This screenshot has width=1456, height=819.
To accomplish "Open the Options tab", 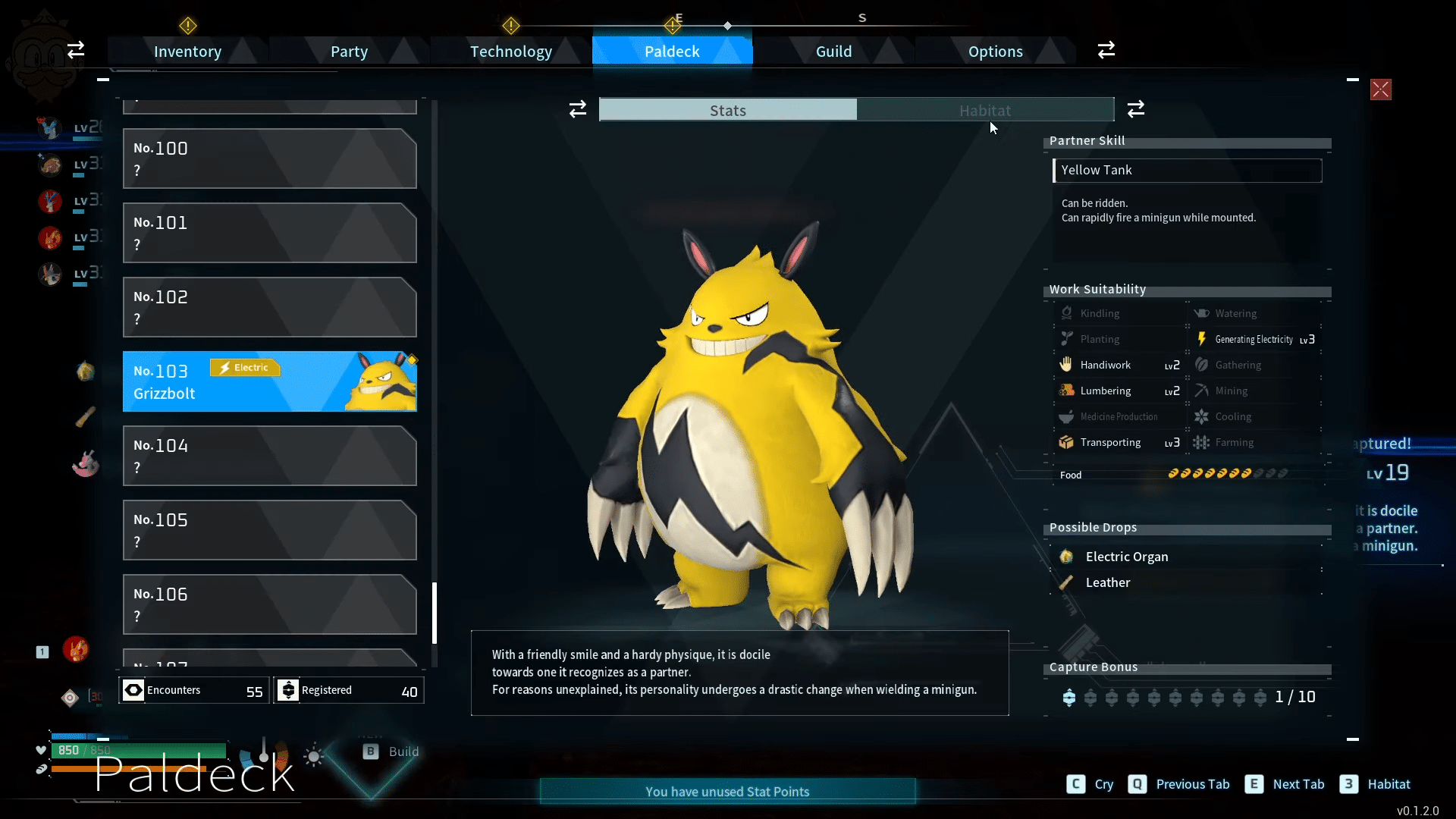I will pos(995,52).
